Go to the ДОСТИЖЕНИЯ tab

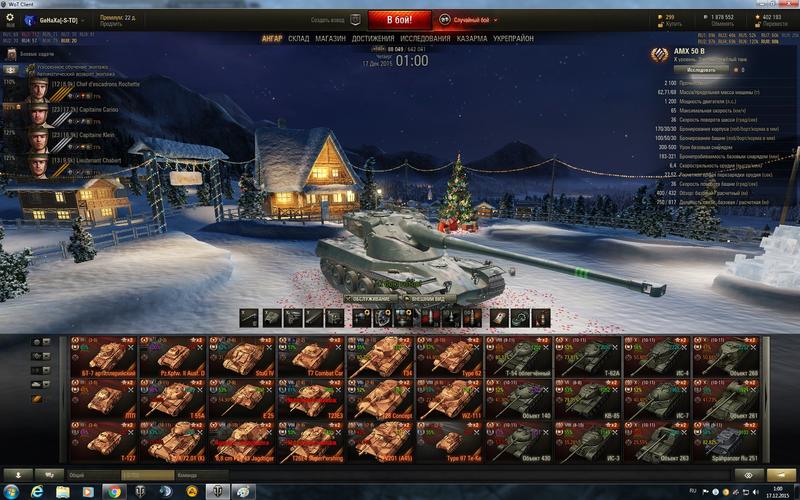pos(373,39)
